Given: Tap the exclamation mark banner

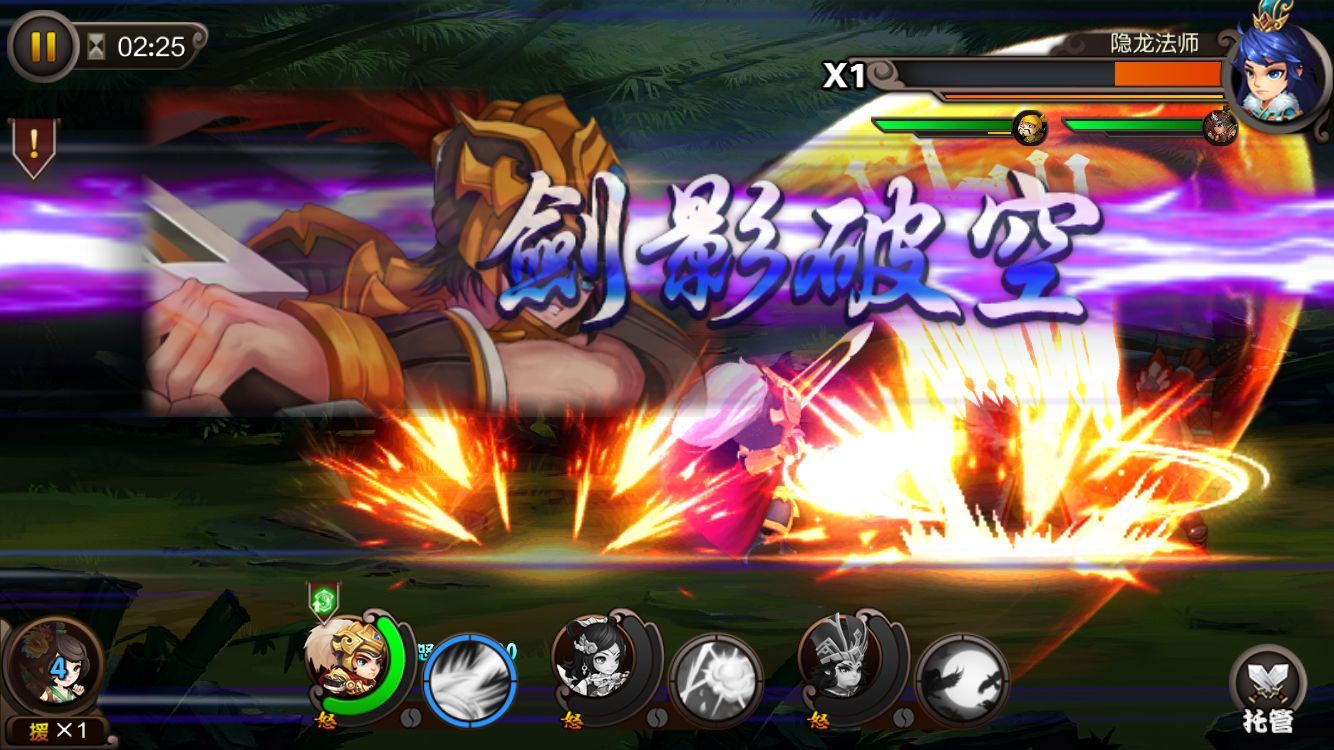Looking at the screenshot, I should tap(33, 146).
